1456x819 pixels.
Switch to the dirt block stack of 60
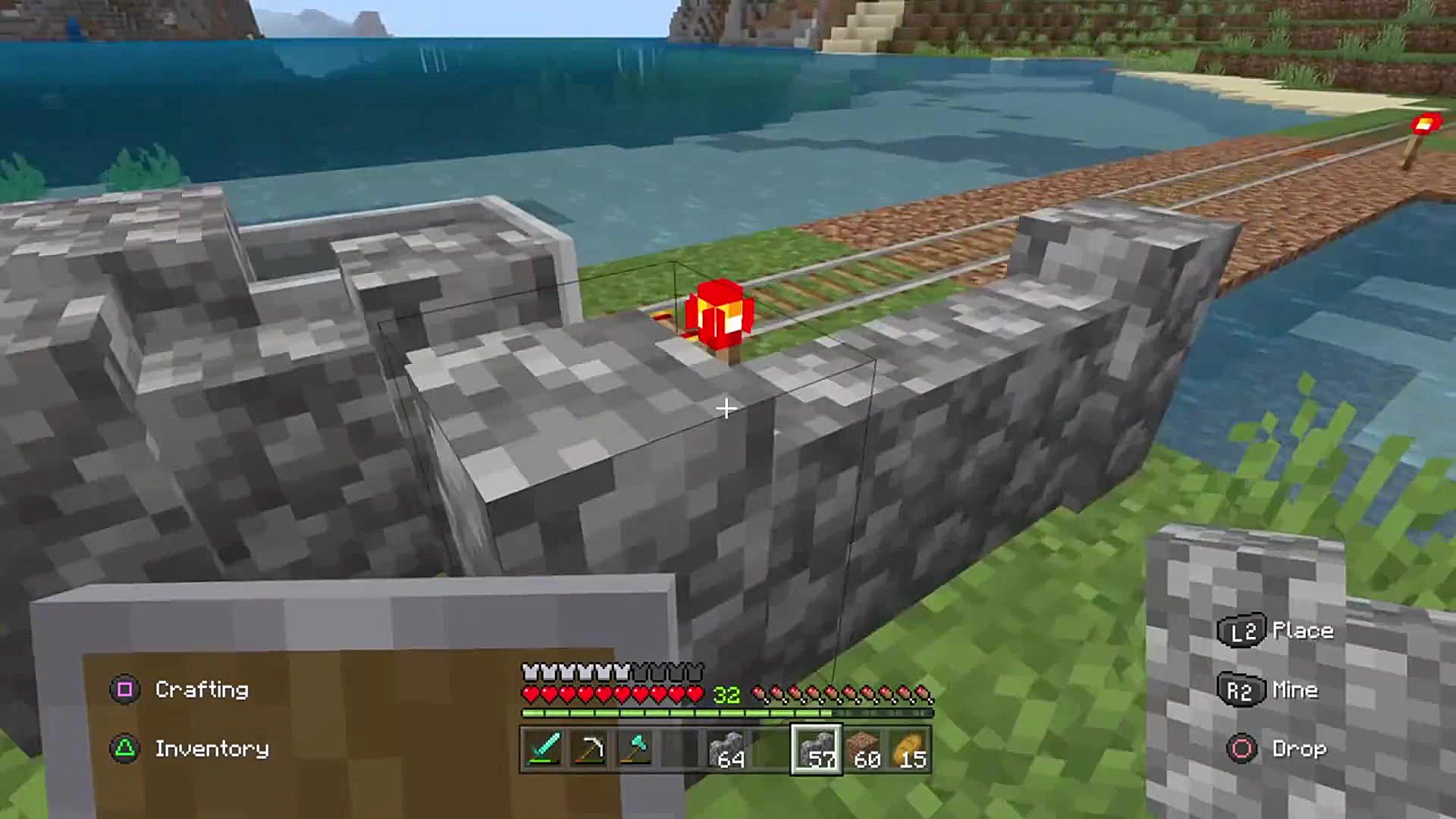tap(863, 749)
